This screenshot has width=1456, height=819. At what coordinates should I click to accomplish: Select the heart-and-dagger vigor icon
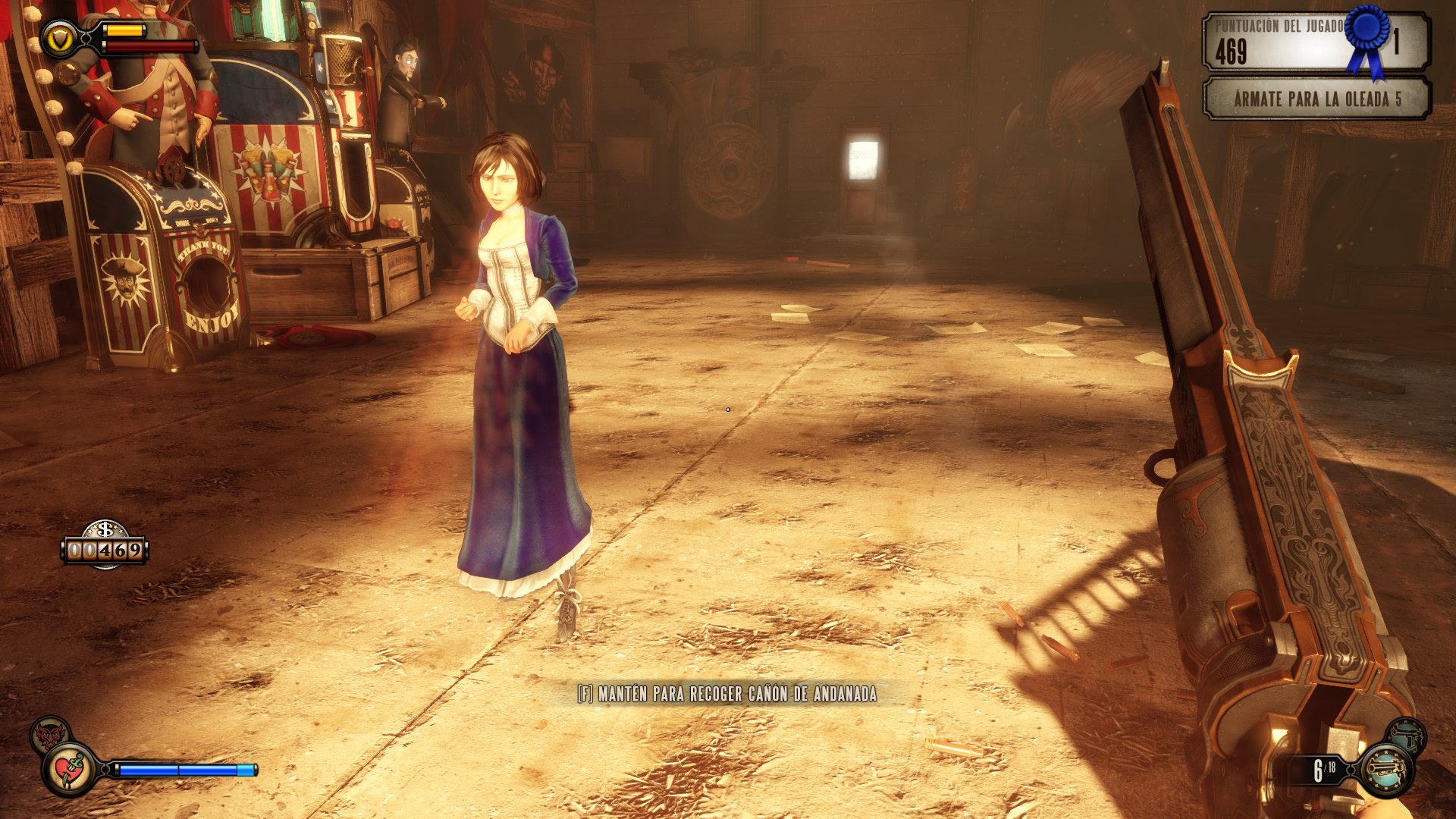pyautogui.click(x=70, y=770)
